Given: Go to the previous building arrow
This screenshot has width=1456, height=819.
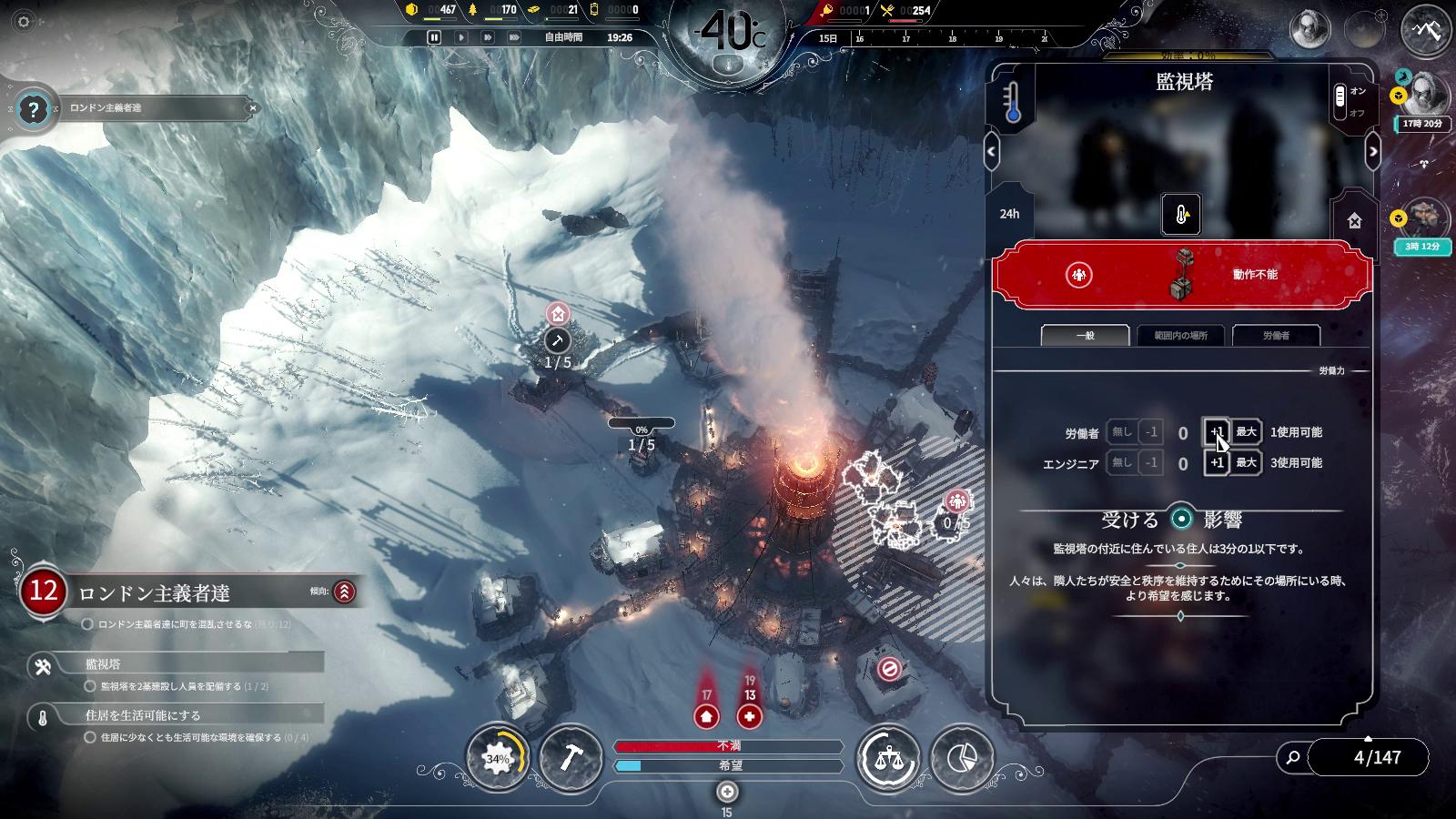Looking at the screenshot, I should coord(992,151).
